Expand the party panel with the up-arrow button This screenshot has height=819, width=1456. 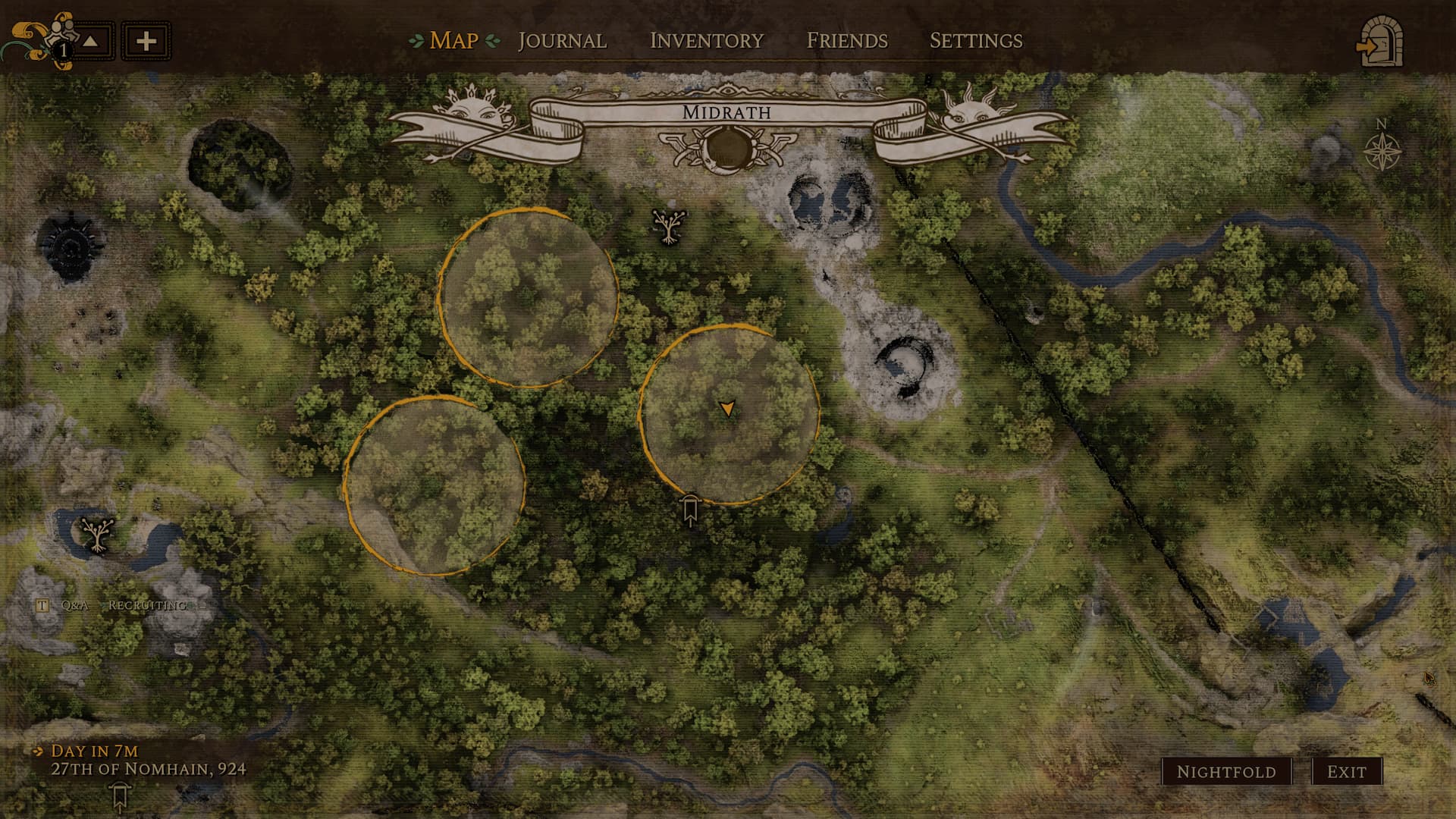tap(90, 41)
